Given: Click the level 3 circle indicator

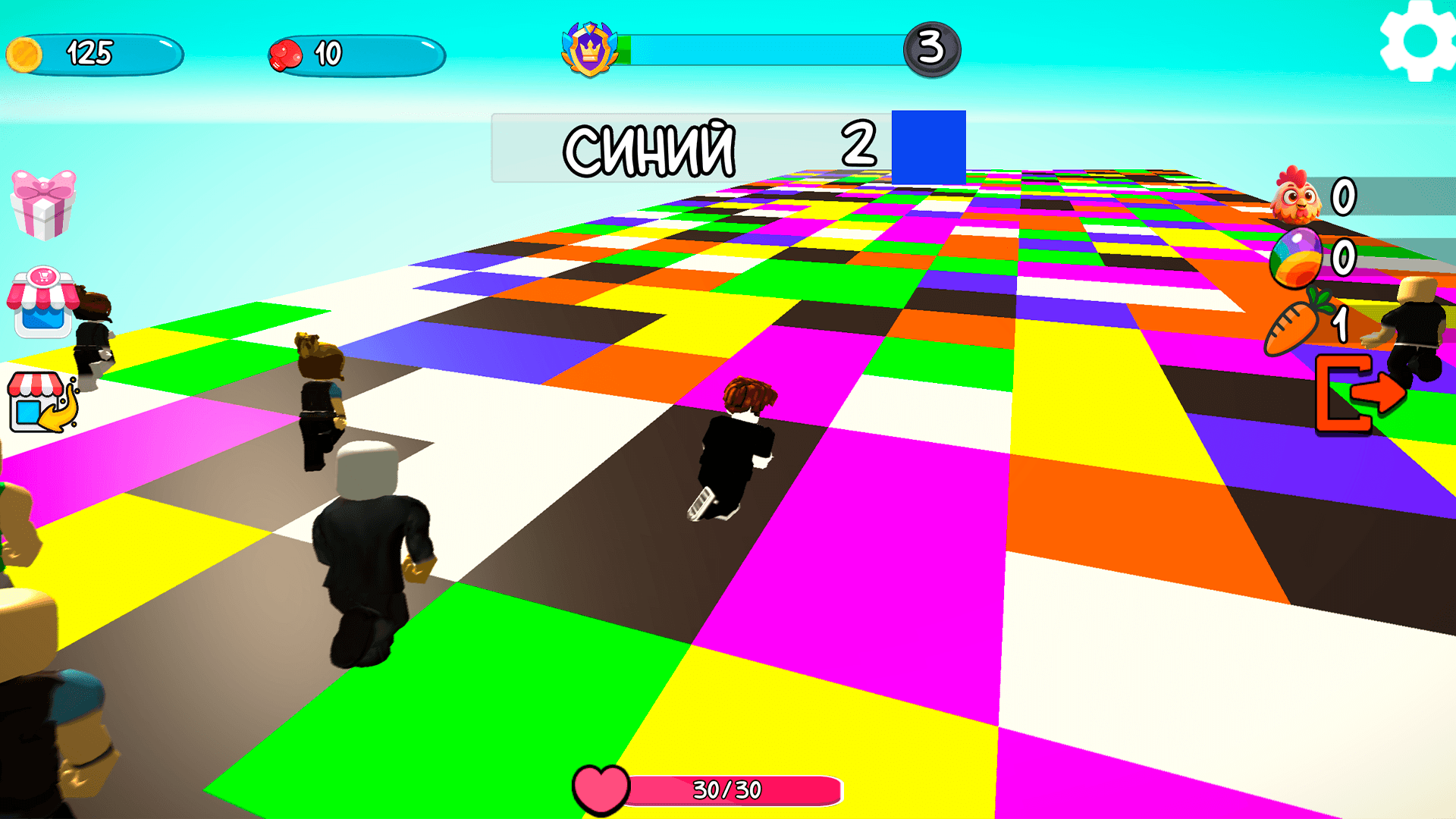Looking at the screenshot, I should click(930, 49).
